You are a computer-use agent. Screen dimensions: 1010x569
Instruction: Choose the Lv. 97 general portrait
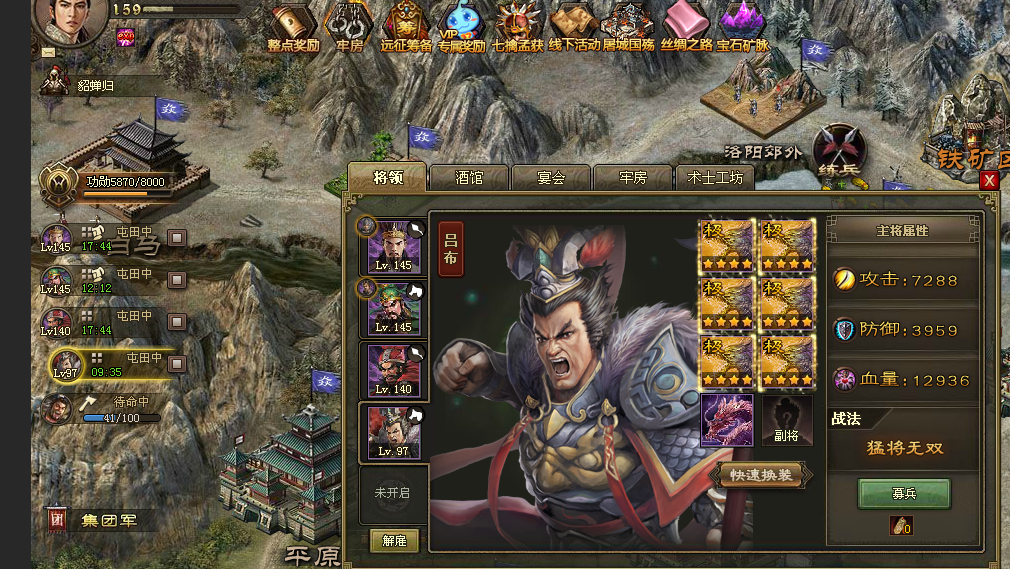394,432
